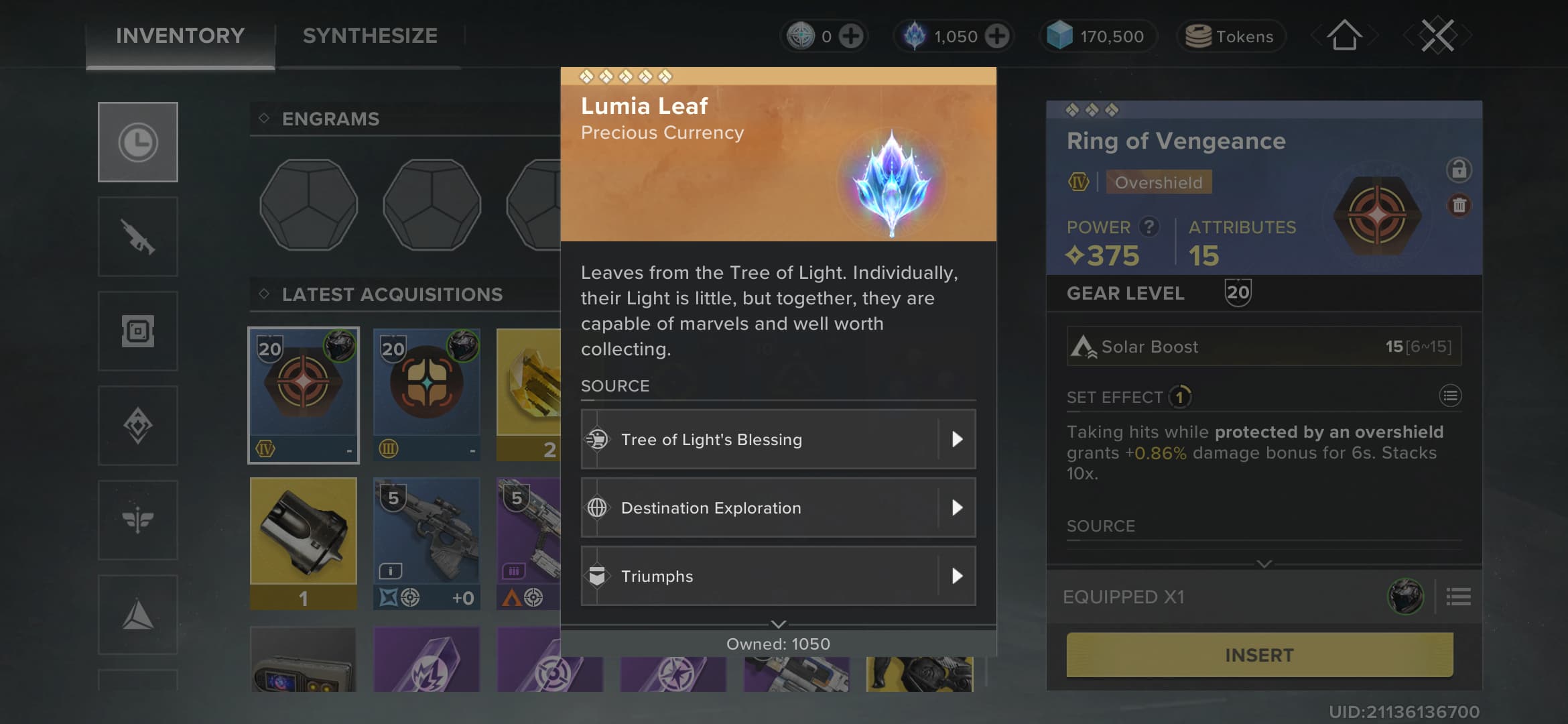Open the equipped gear list menu
The image size is (1568, 724).
click(1458, 597)
